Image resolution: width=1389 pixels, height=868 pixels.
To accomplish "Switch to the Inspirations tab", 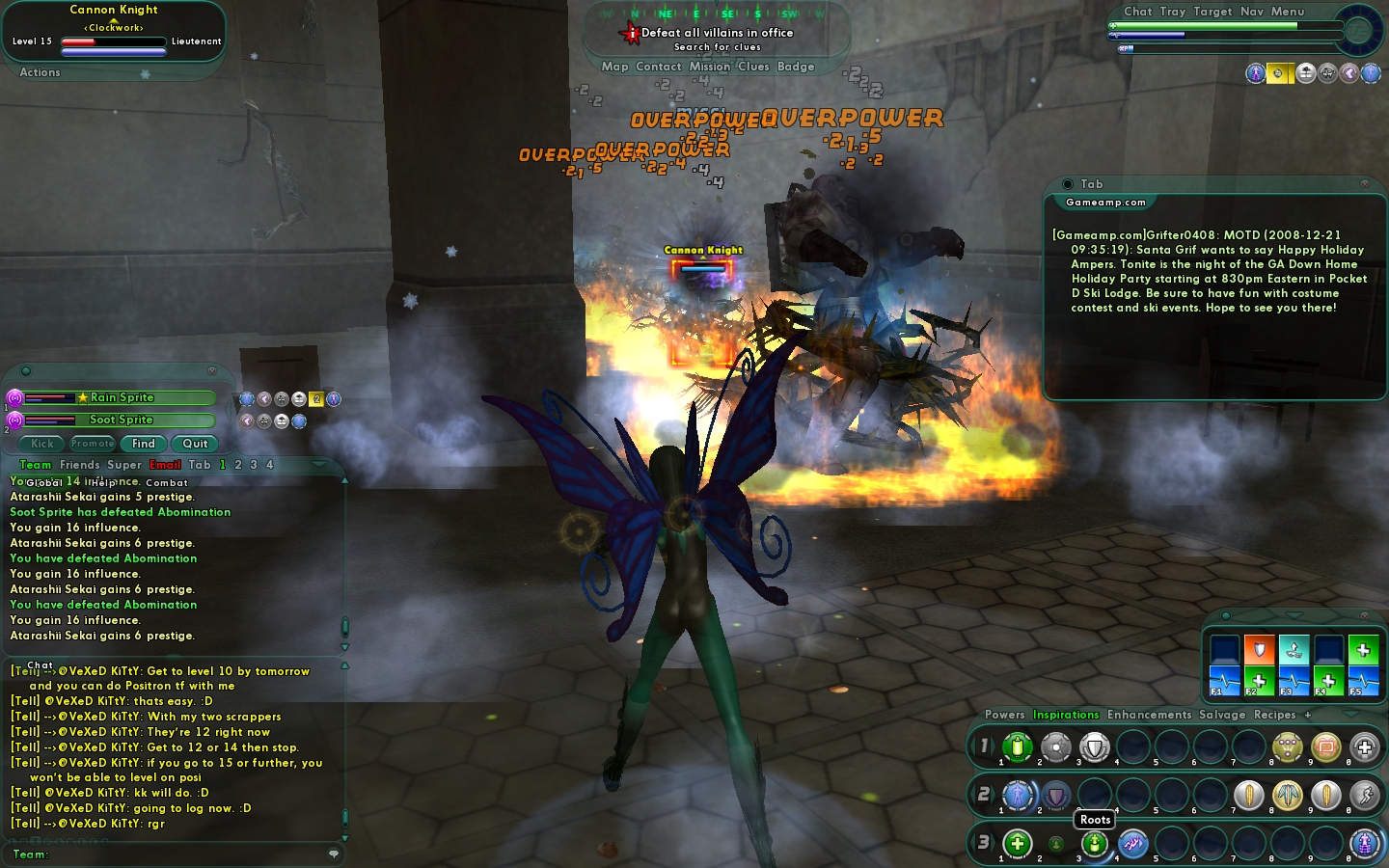I will [x=1066, y=715].
